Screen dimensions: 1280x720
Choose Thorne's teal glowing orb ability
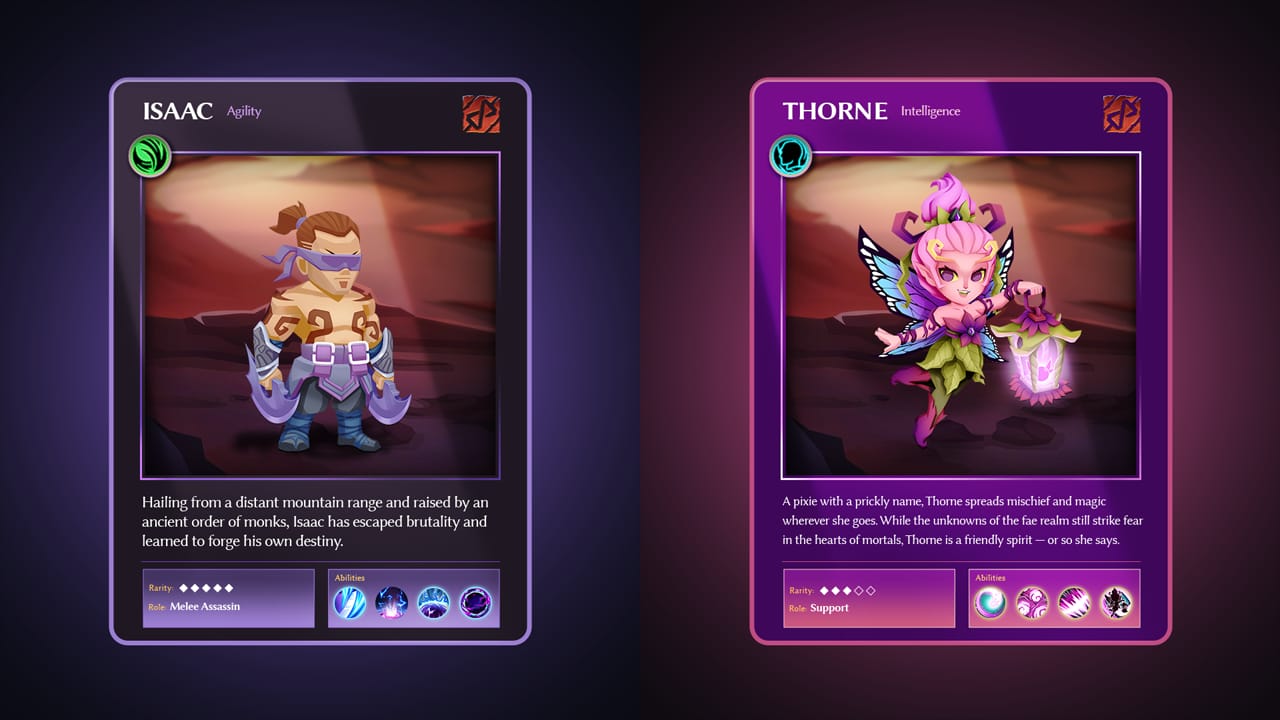click(x=990, y=603)
